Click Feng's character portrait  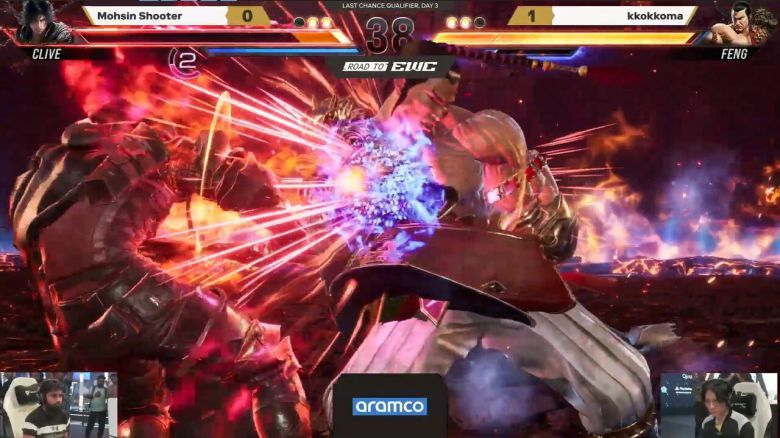[x=742, y=23]
